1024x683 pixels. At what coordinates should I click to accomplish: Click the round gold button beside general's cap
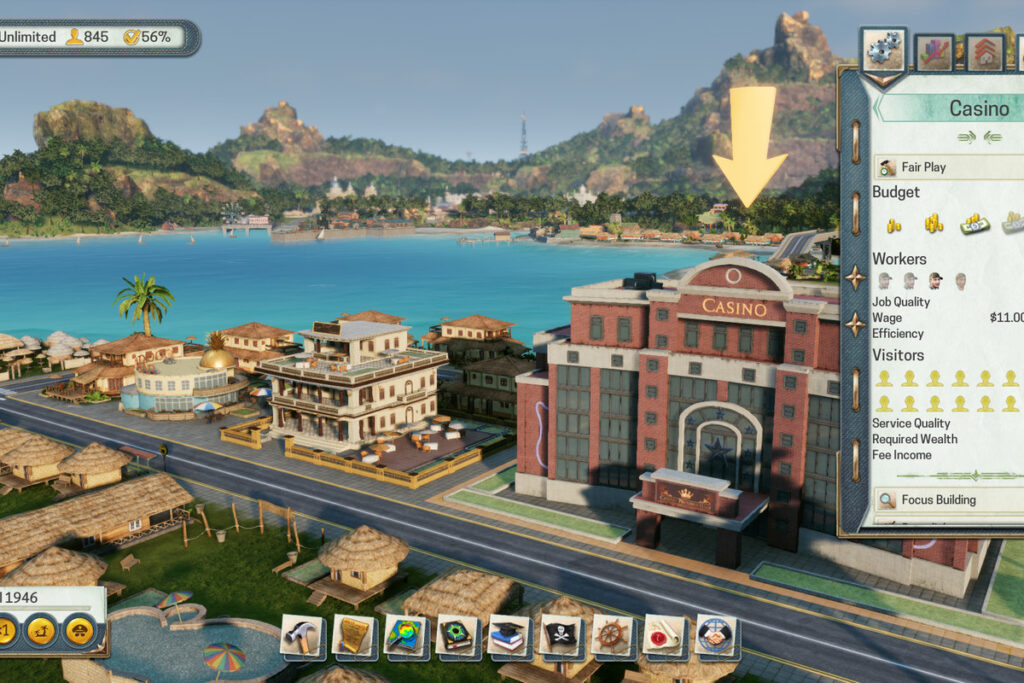tap(40, 630)
